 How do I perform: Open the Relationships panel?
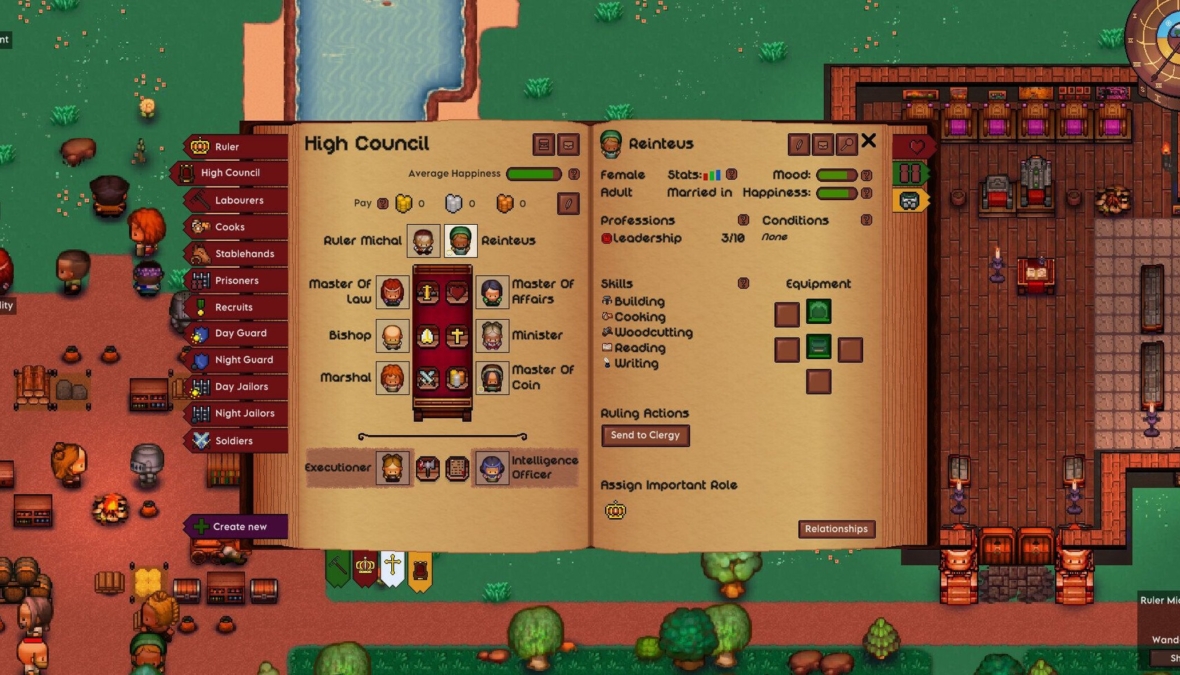point(836,529)
